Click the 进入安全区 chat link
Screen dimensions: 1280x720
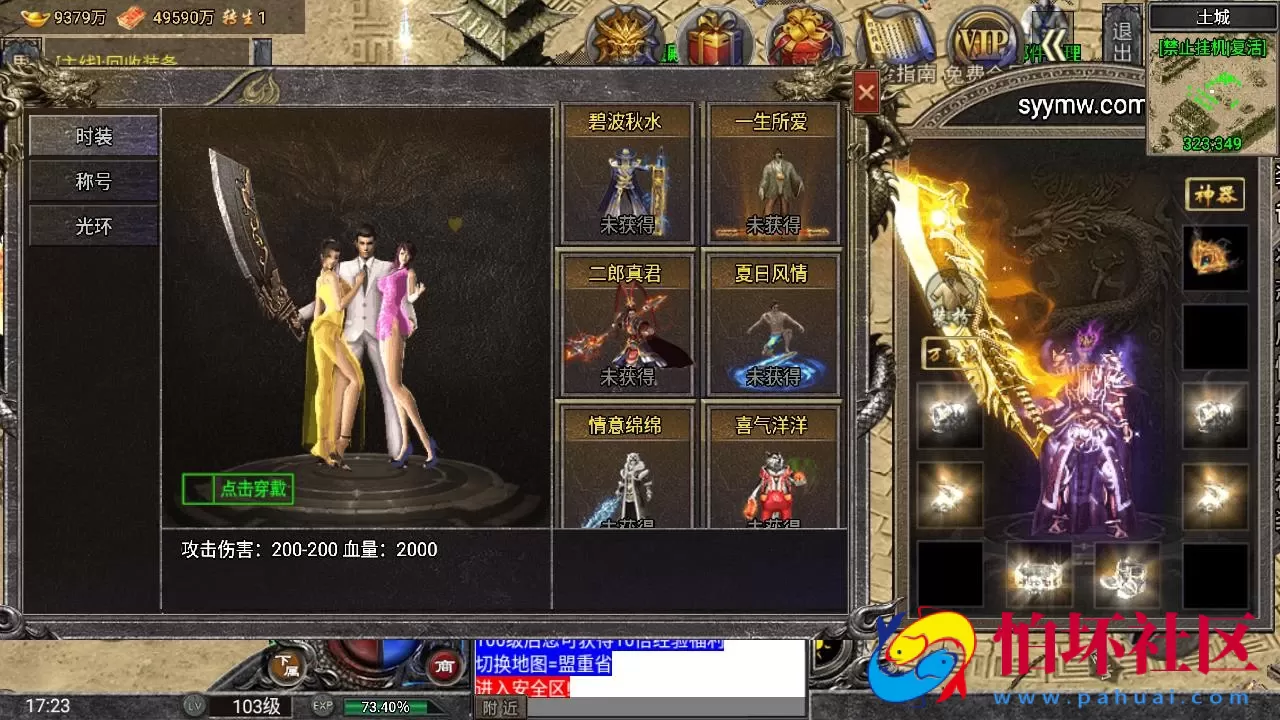524,688
